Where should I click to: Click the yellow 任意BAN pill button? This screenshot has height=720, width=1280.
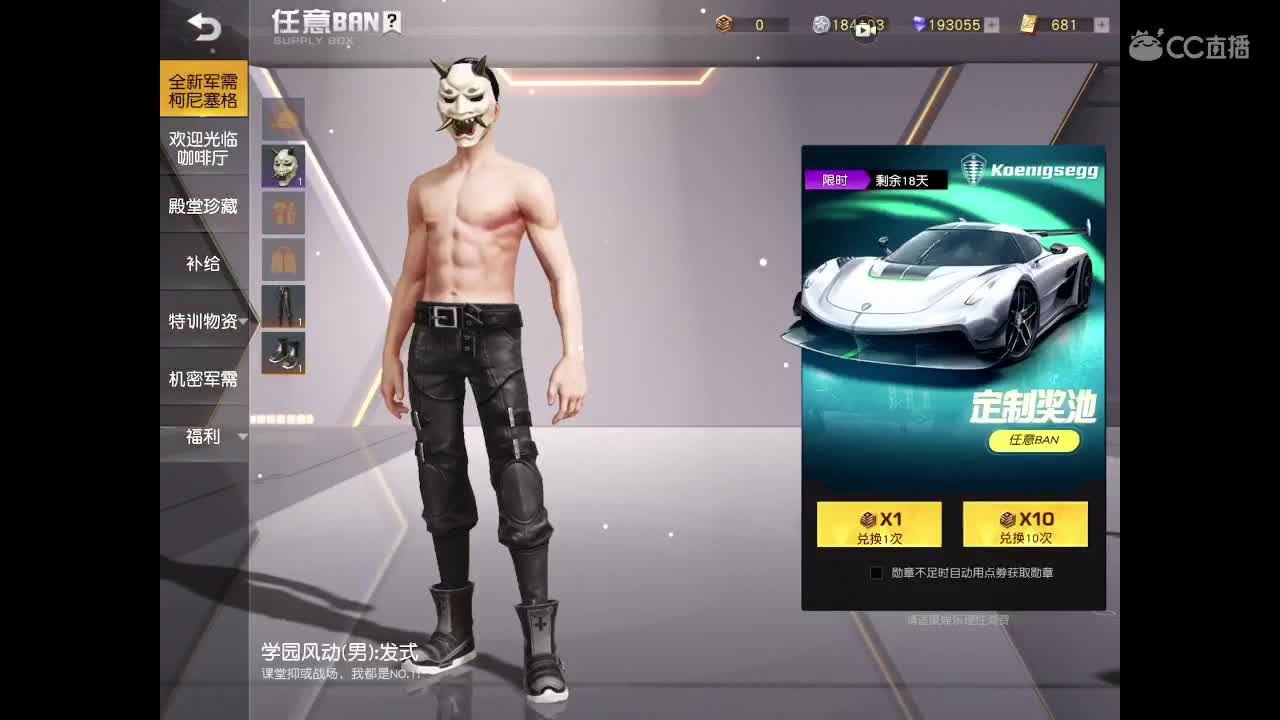1034,441
